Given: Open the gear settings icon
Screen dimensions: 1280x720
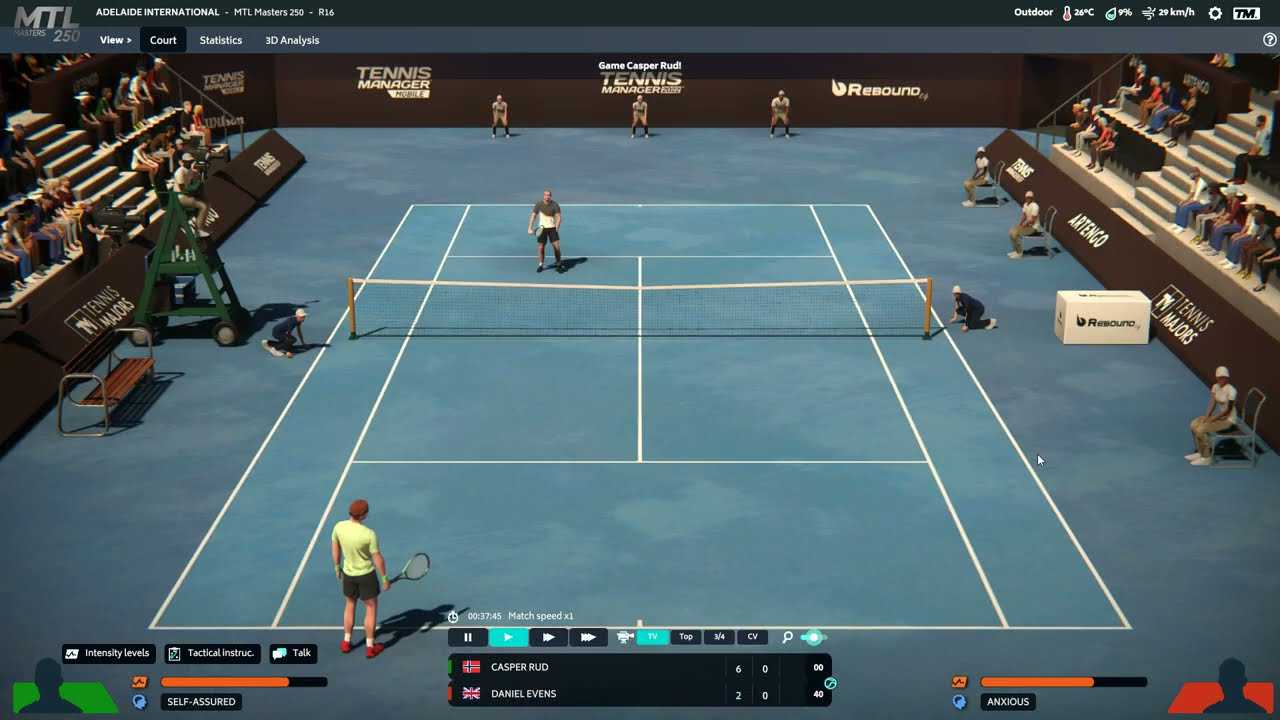Looking at the screenshot, I should point(1215,13).
